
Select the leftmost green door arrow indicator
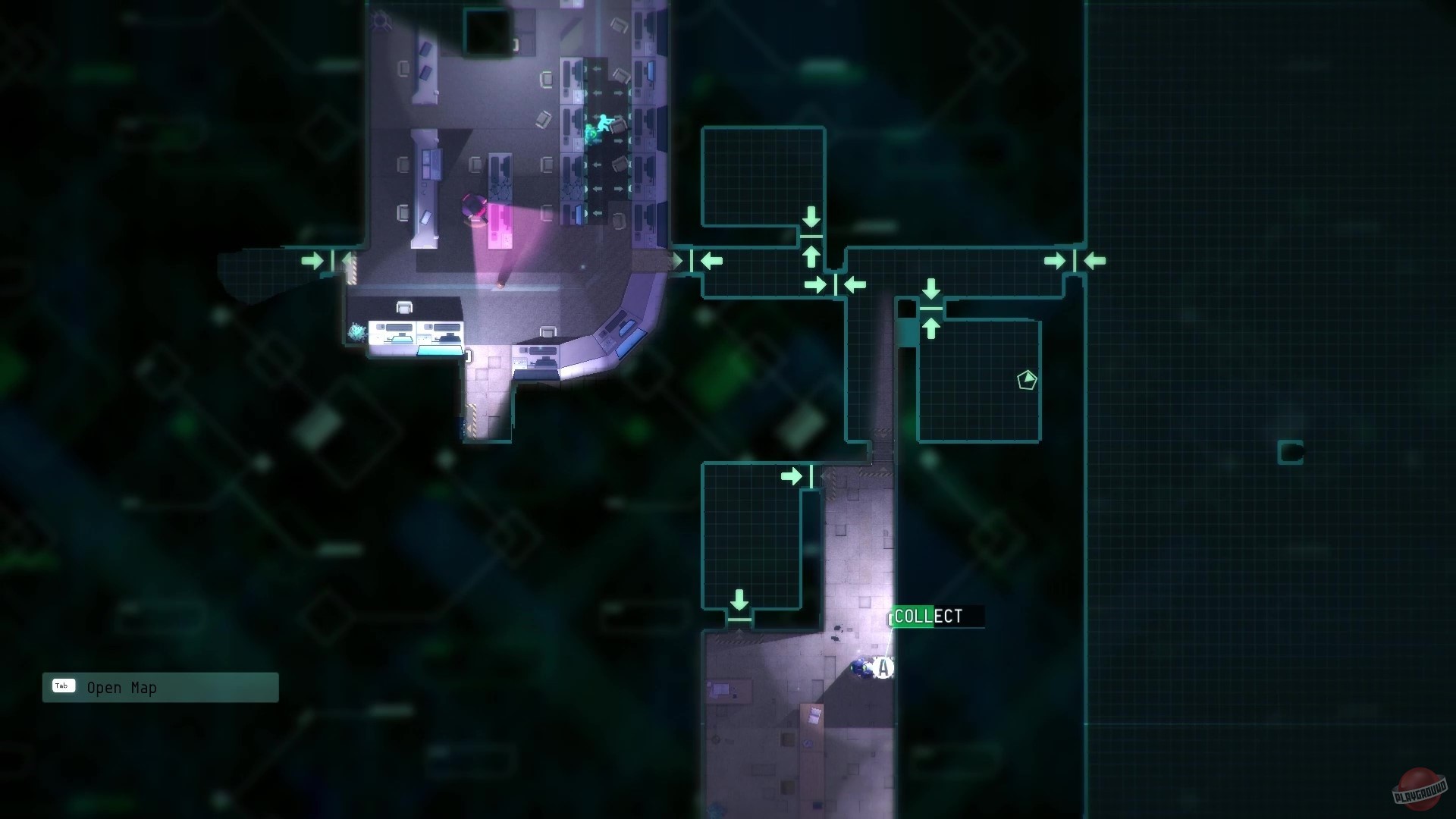pyautogui.click(x=312, y=261)
